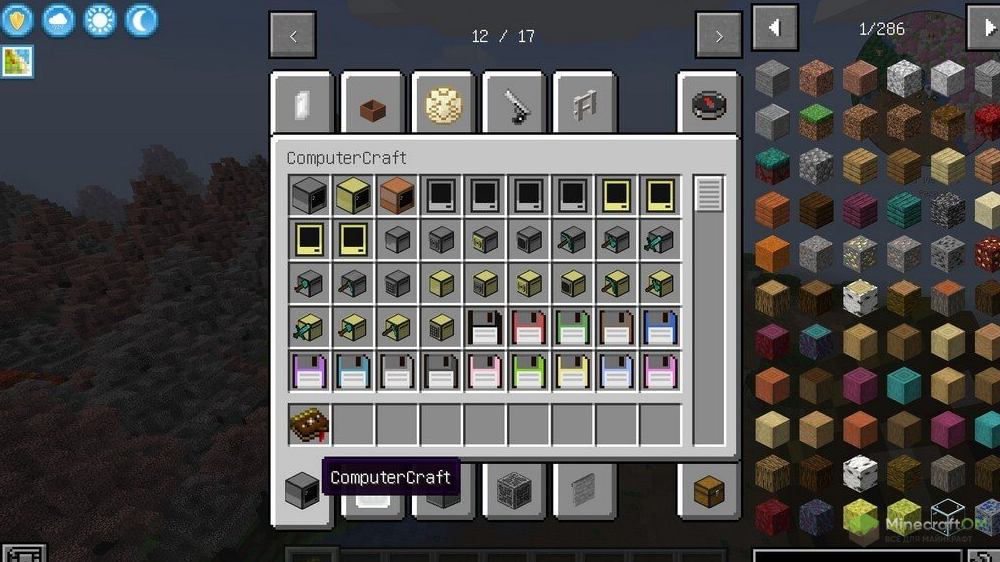The image size is (1000, 562).
Task: Open the survival inventory chest tab
Action: pyautogui.click(x=709, y=490)
